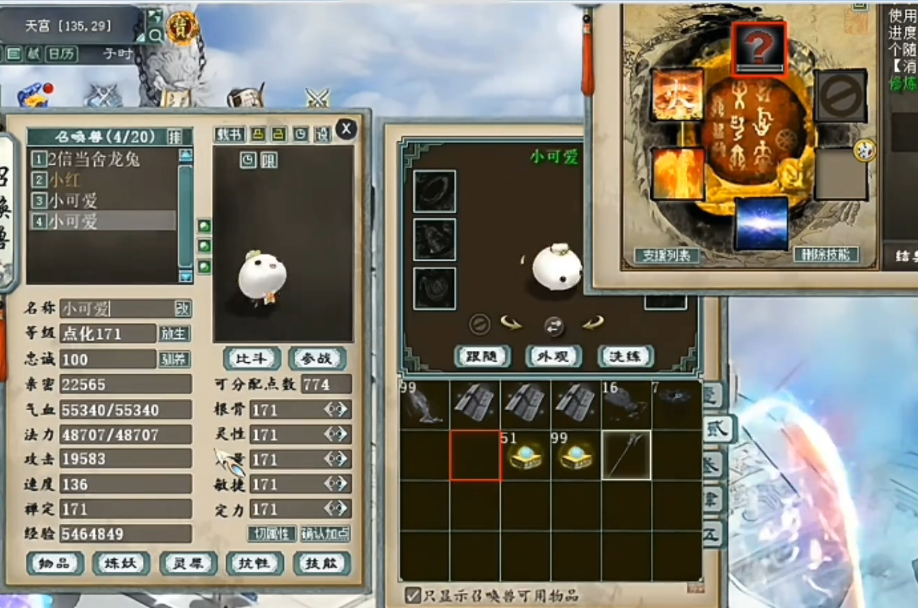The image size is (918, 608).
Task: Click the 放生 release button
Action: [174, 333]
